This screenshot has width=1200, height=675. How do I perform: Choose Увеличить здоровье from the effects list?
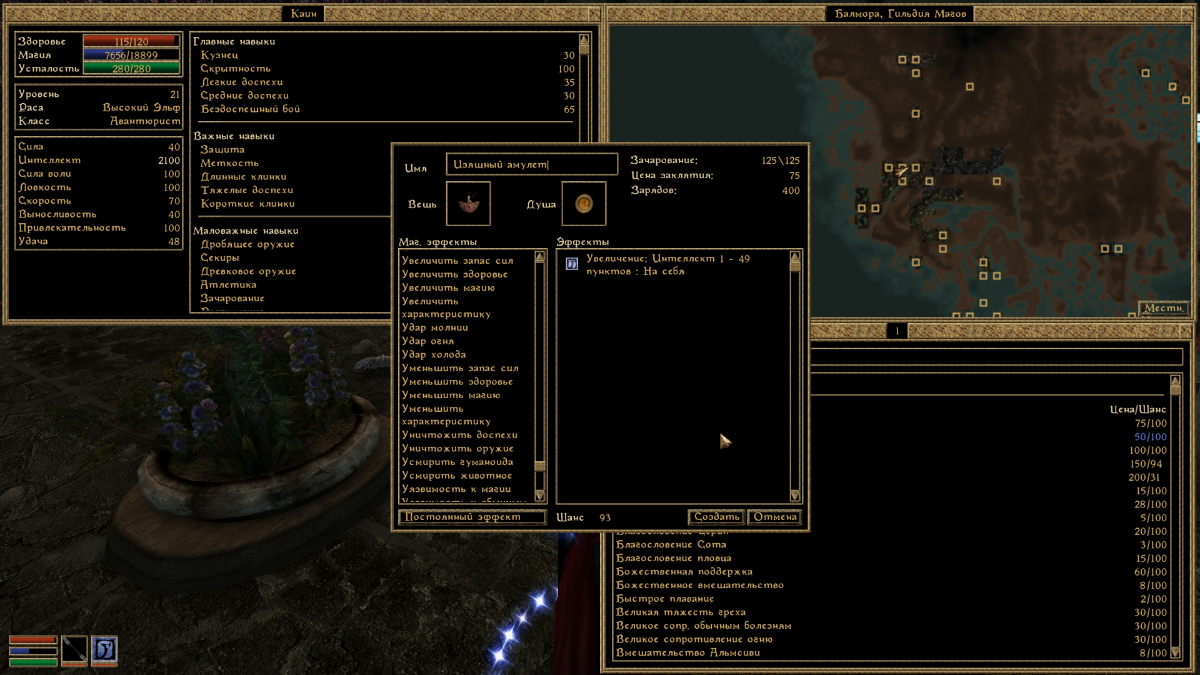click(x=454, y=274)
